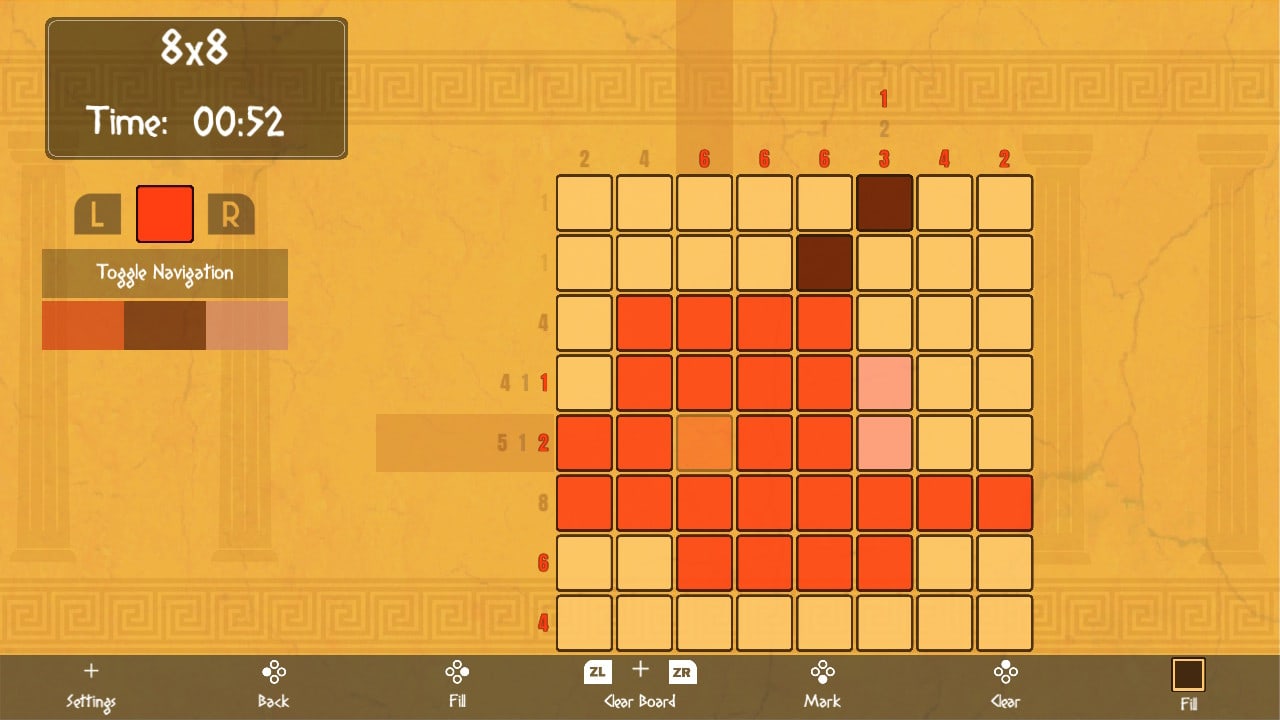Toggle the brown filled cell in the top row
The image size is (1280, 720).
tap(884, 203)
